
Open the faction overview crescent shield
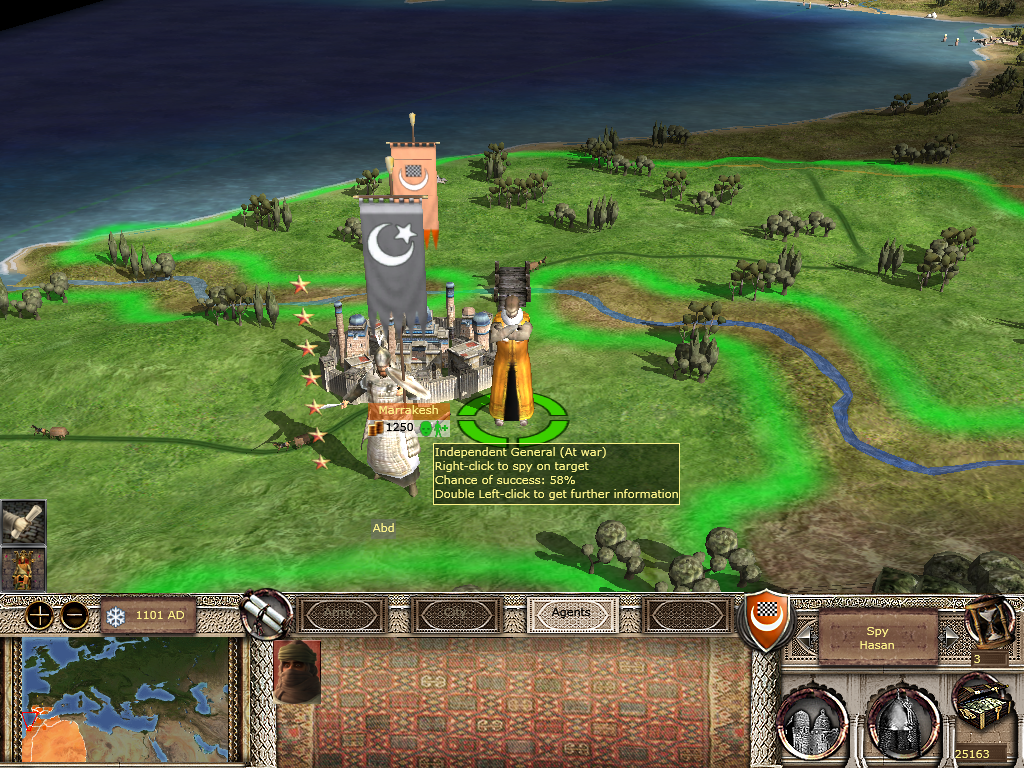[x=765, y=617]
